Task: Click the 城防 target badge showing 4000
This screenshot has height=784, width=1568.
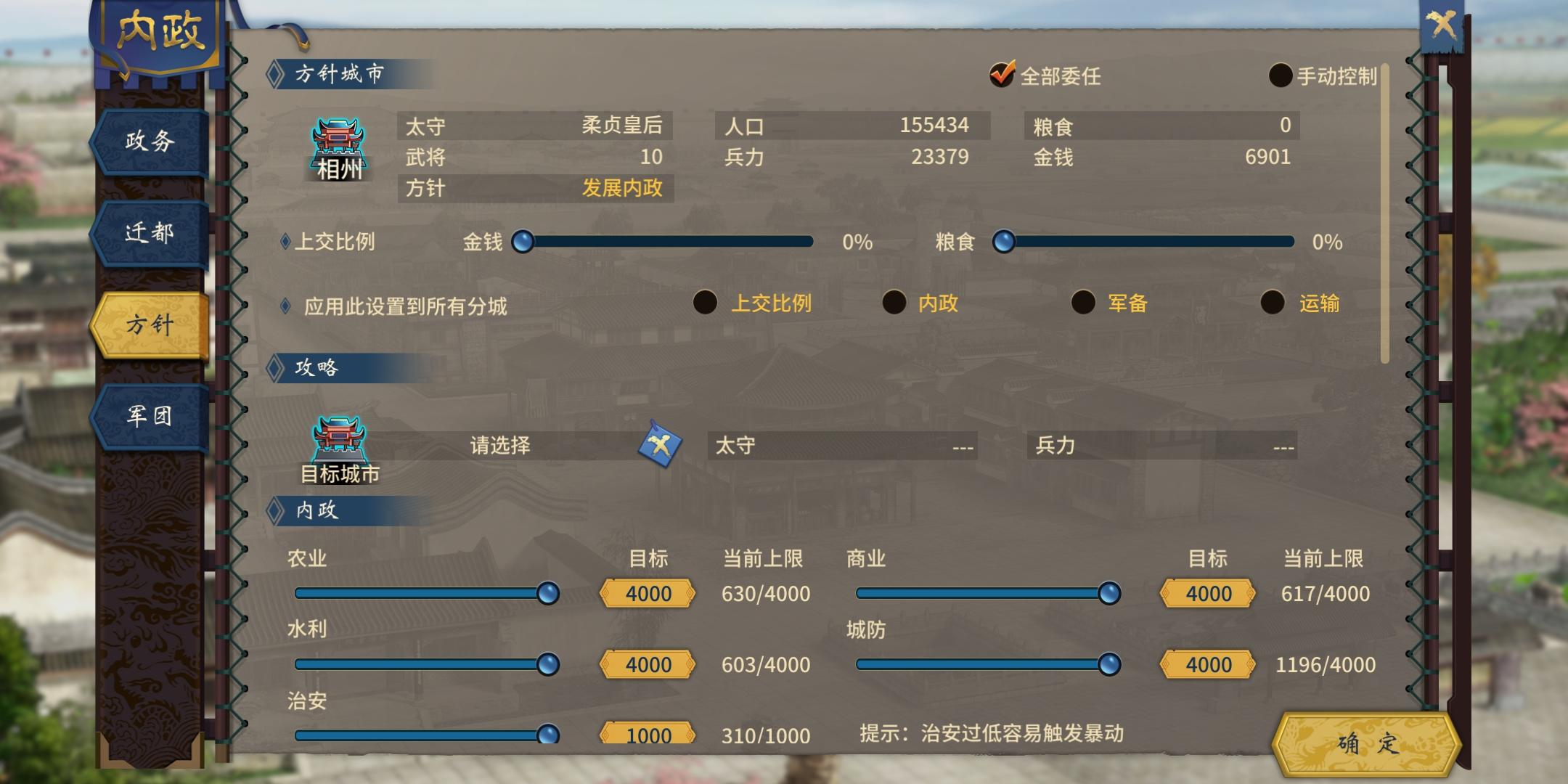Action: [x=1206, y=664]
